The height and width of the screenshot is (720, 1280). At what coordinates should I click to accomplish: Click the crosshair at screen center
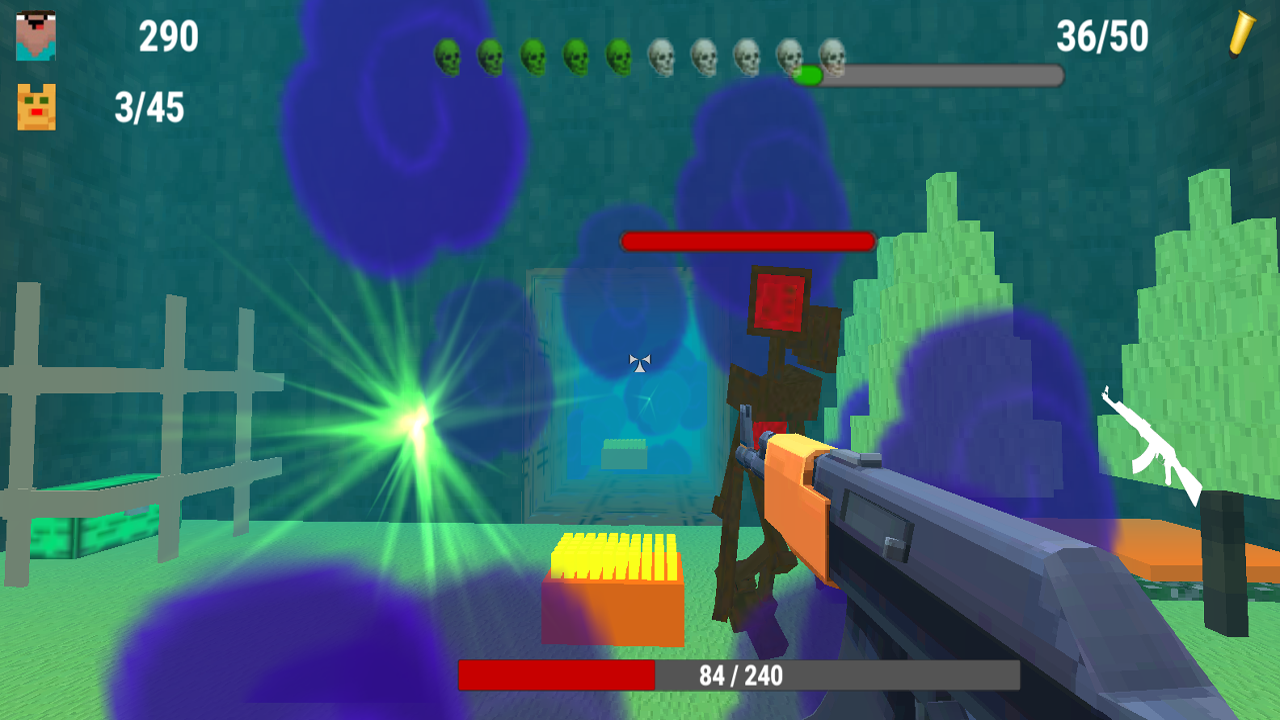[x=638, y=363]
